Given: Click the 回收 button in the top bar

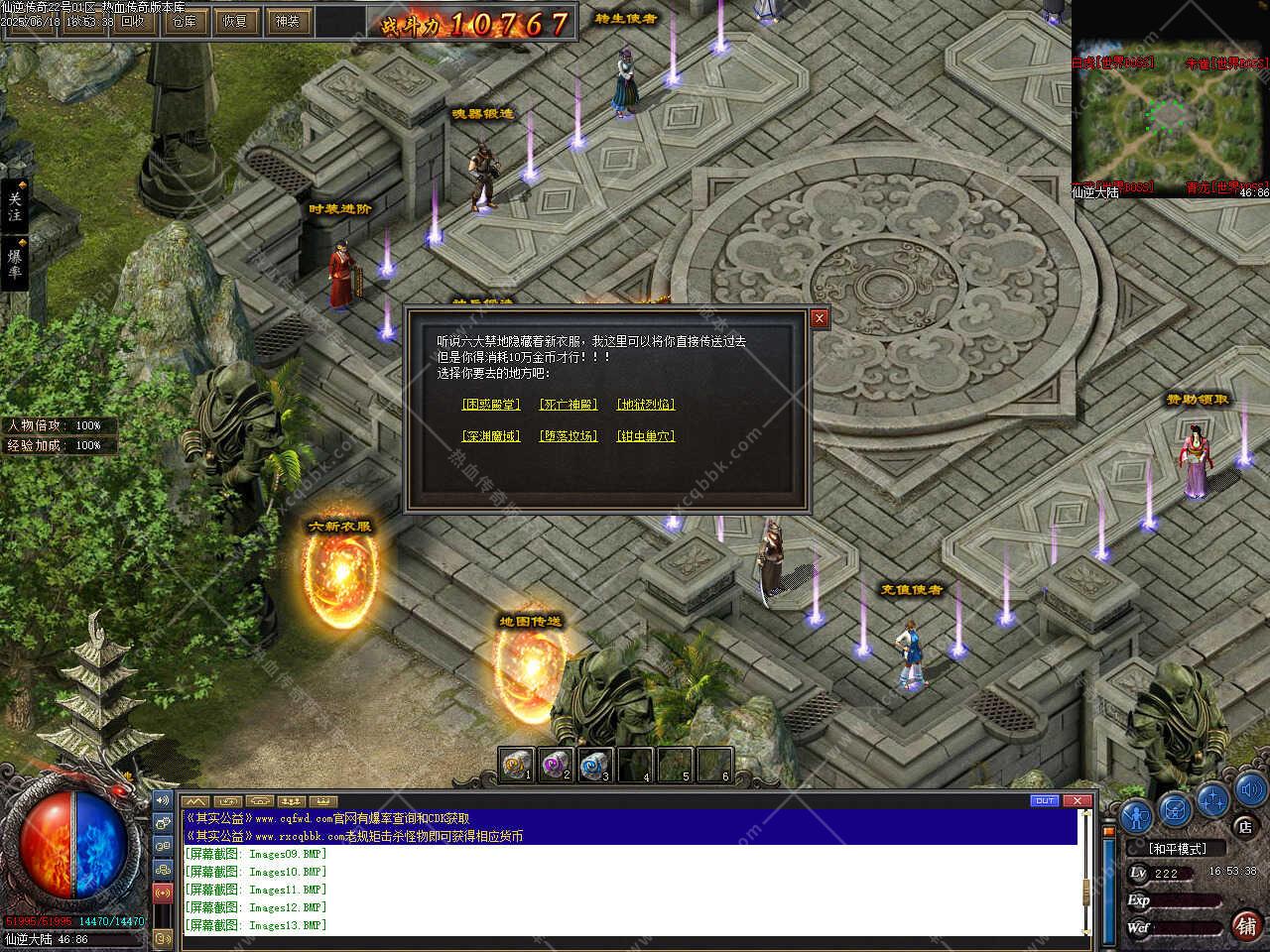Looking at the screenshot, I should click(x=132, y=21).
